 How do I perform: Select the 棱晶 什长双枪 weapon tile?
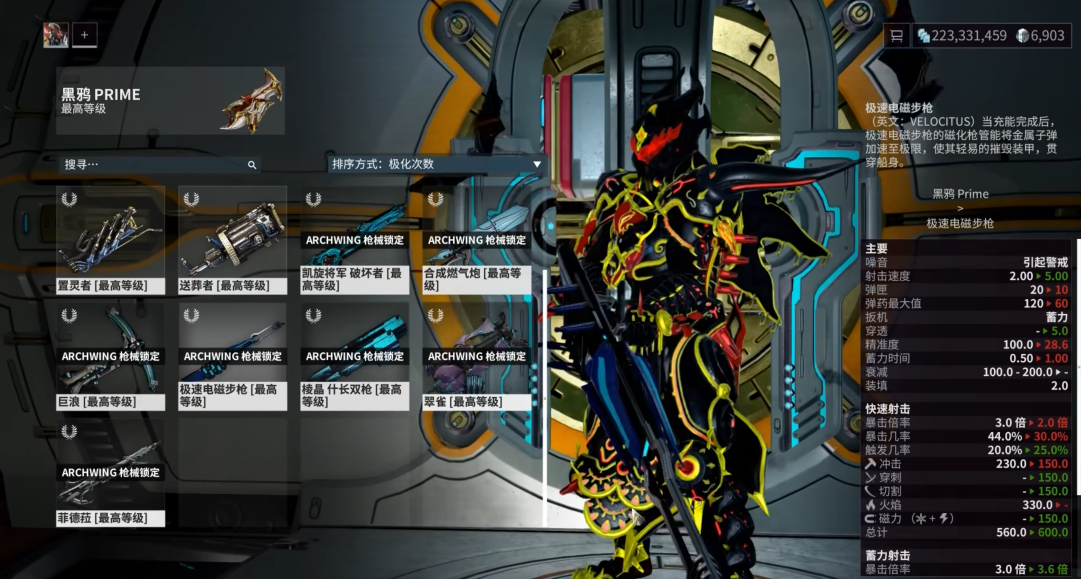[354, 356]
